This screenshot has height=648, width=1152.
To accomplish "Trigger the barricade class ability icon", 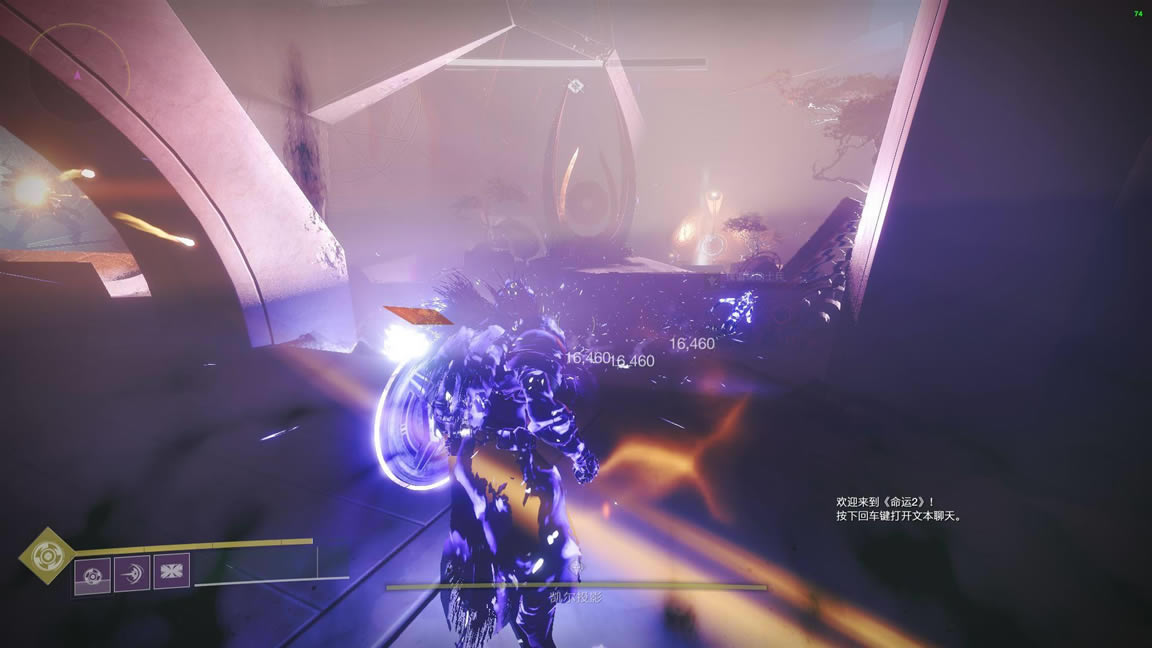I will pyautogui.click(x=171, y=572).
